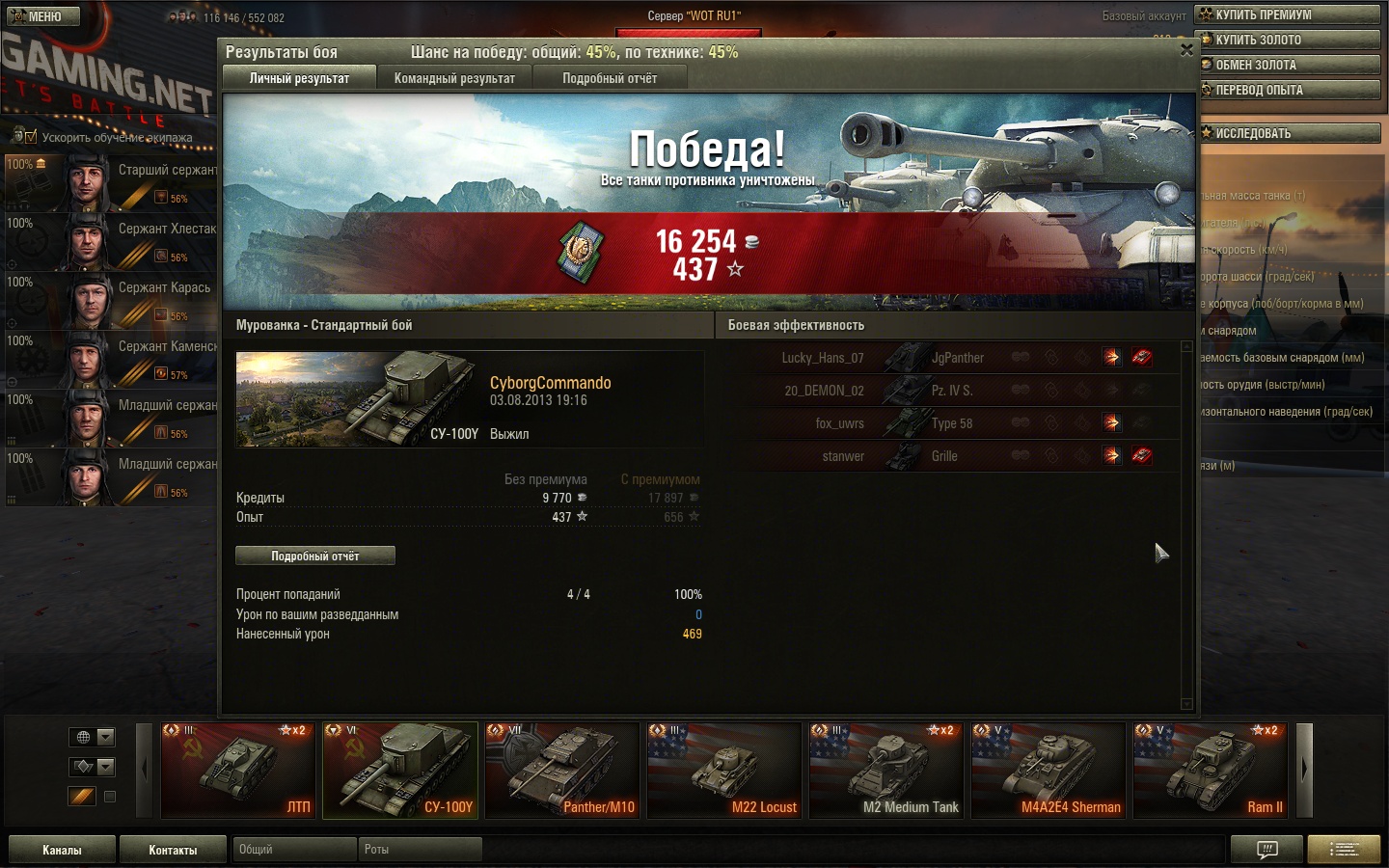Click the Подробный отчёт button

tap(315, 556)
